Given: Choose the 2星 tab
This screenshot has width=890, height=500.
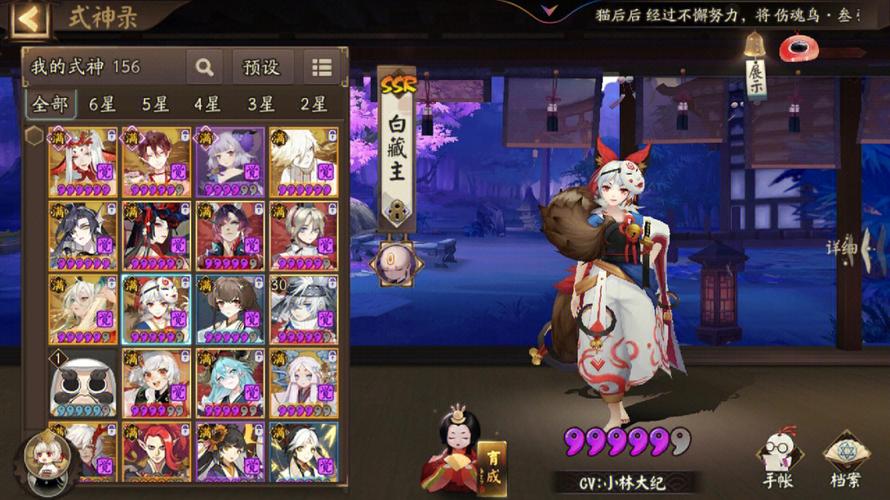Looking at the screenshot, I should pyautogui.click(x=314, y=104).
